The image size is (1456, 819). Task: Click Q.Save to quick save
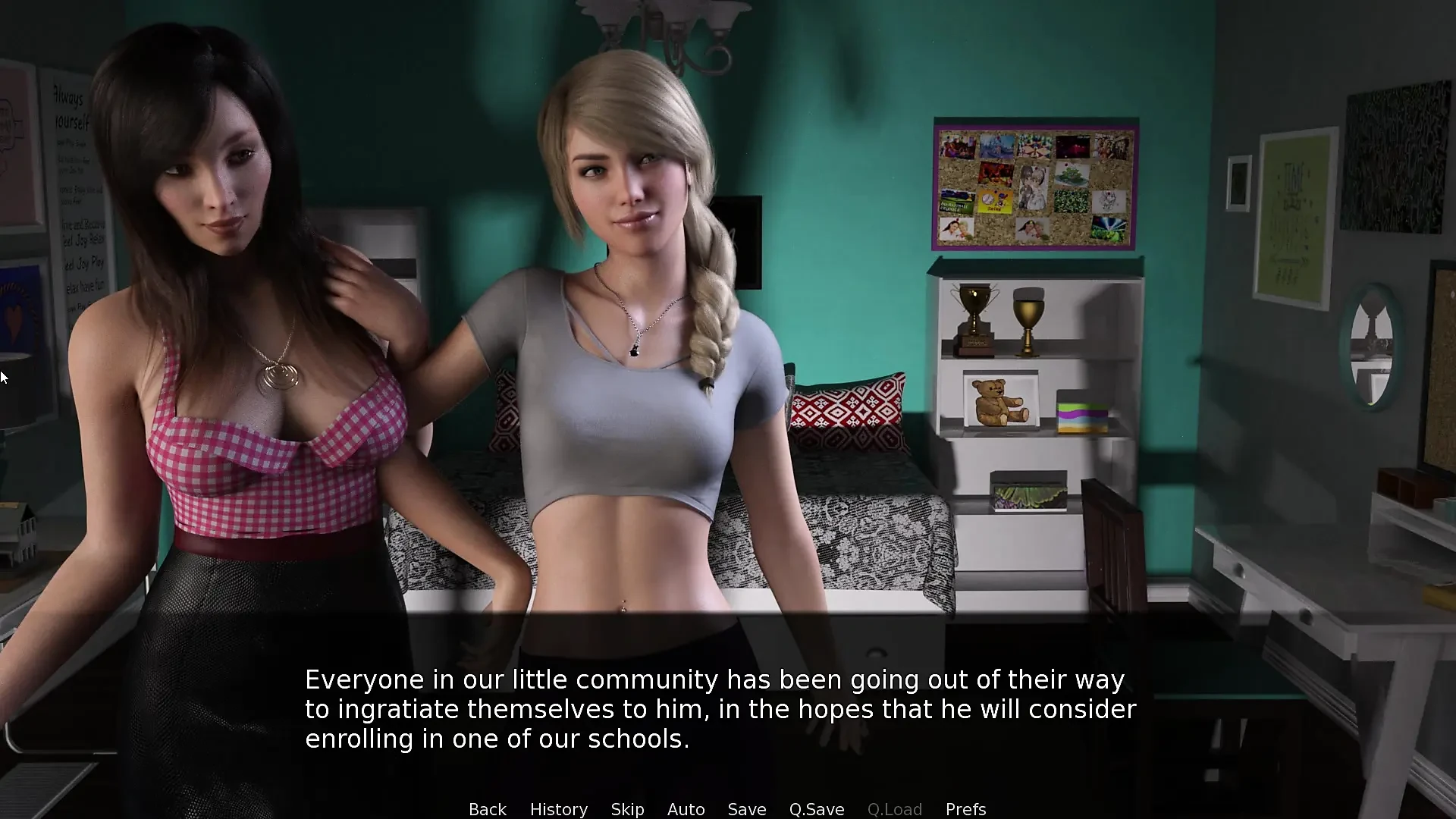[x=816, y=809]
